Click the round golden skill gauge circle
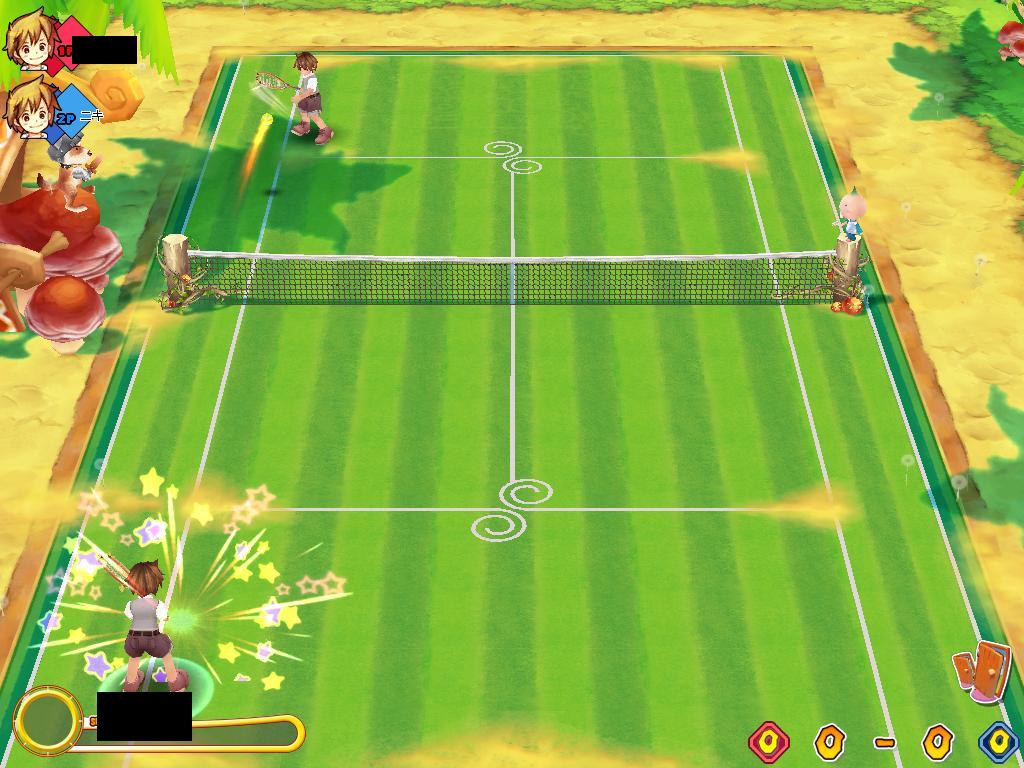Viewport: 1024px width, 768px height. [x=46, y=719]
